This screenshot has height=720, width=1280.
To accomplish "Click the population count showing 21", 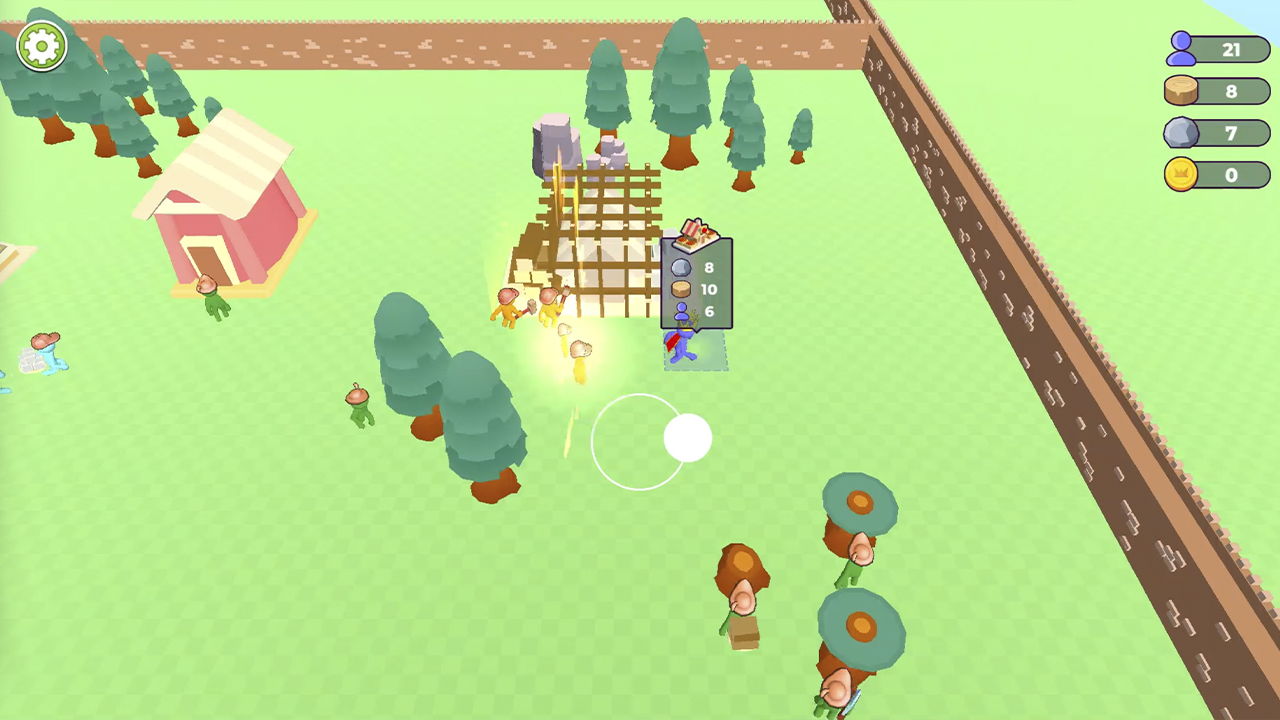I will (1230, 49).
